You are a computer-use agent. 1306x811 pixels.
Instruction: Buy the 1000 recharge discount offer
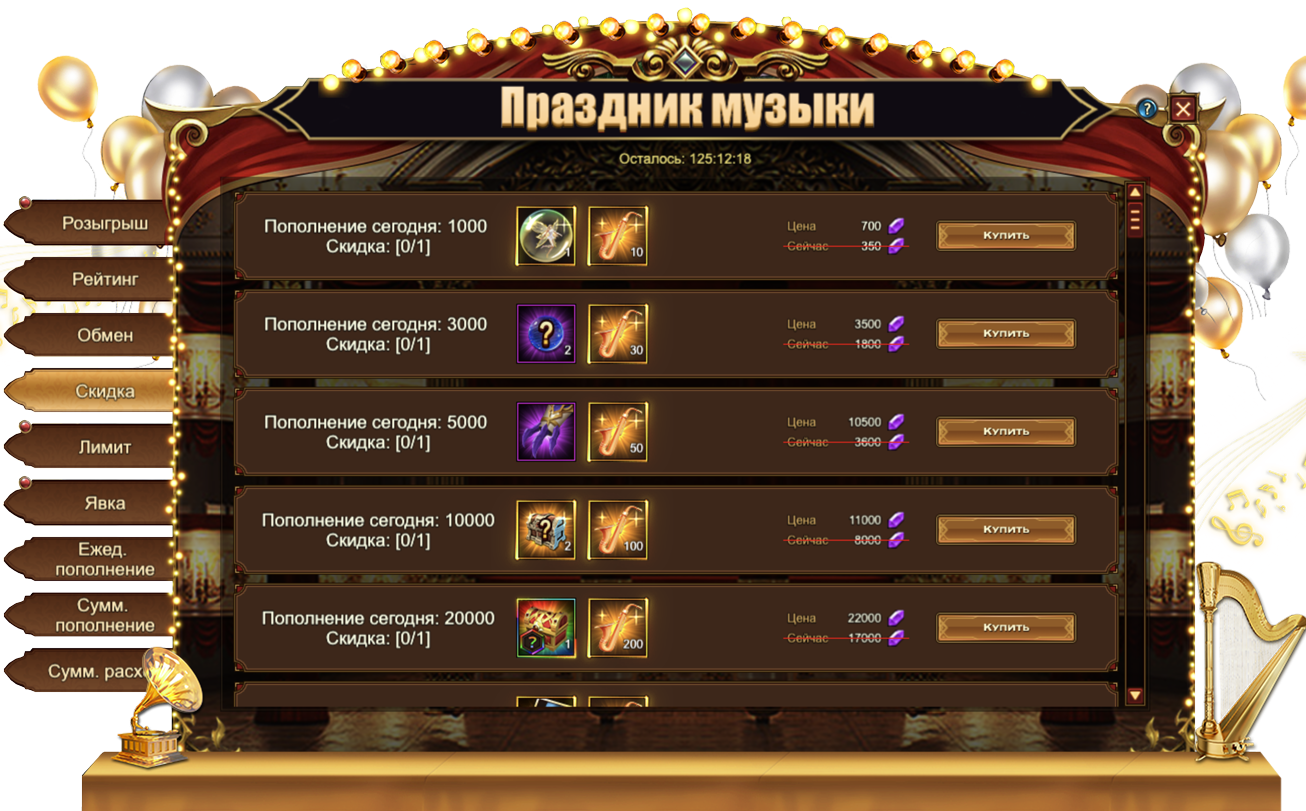click(1005, 236)
